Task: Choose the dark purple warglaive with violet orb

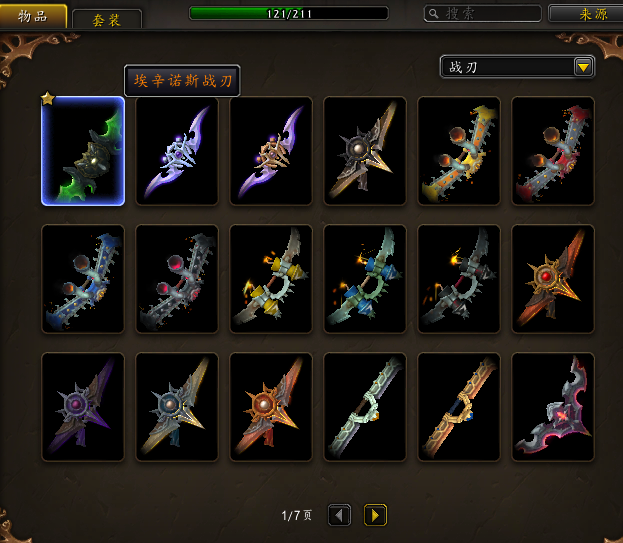Action: pos(83,407)
